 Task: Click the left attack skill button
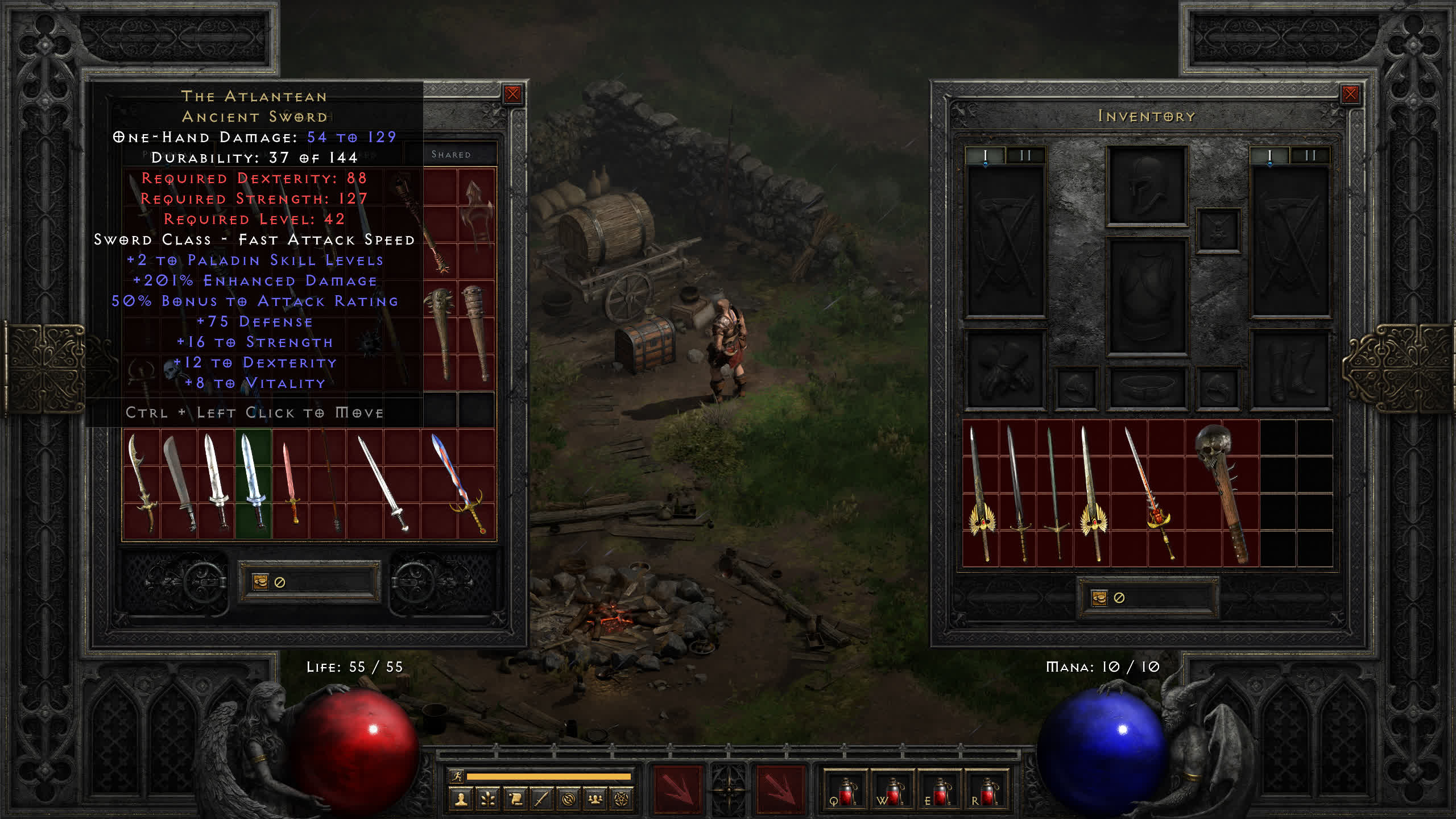click(677, 789)
